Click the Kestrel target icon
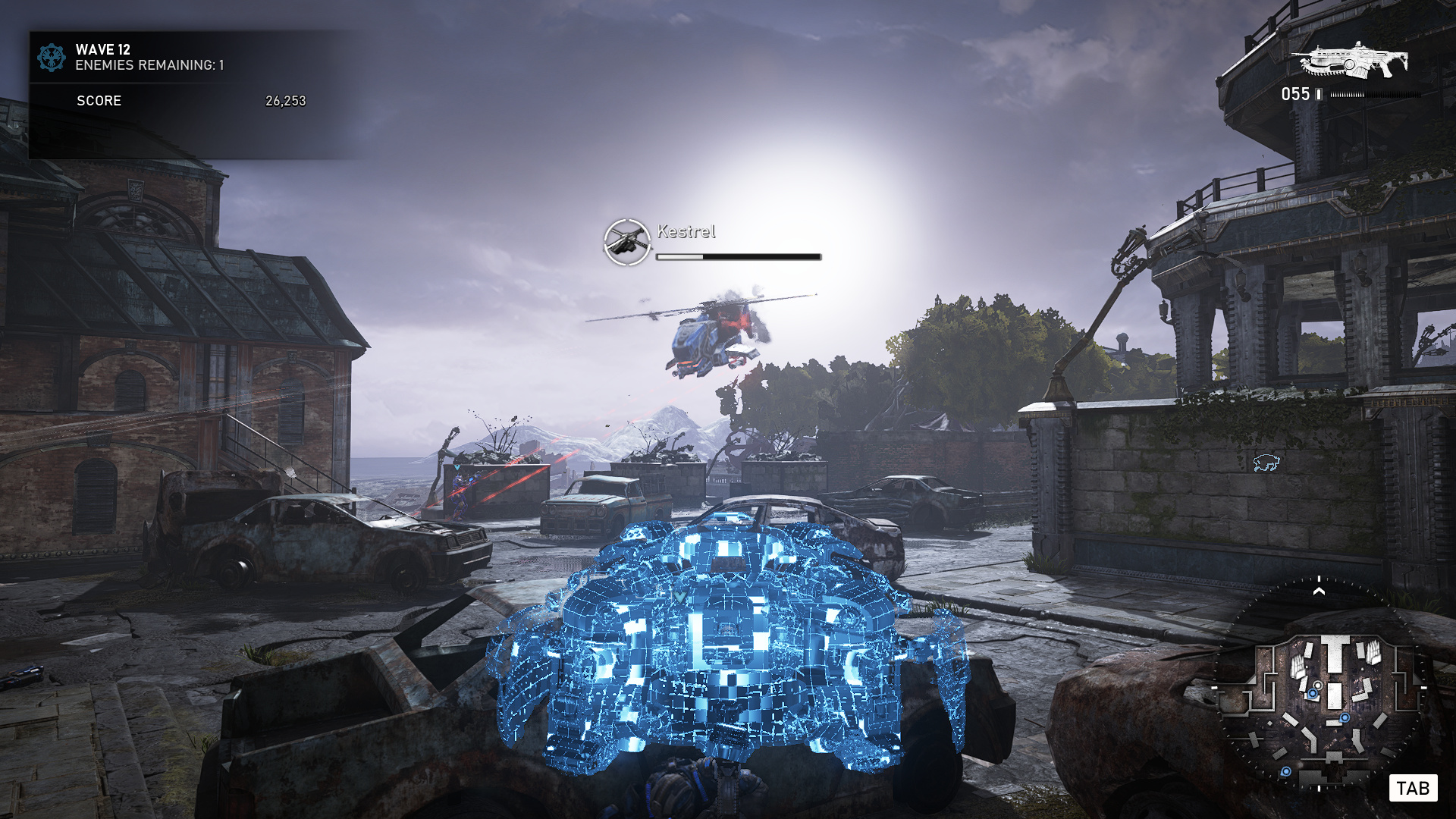The height and width of the screenshot is (819, 1456). pos(627,242)
